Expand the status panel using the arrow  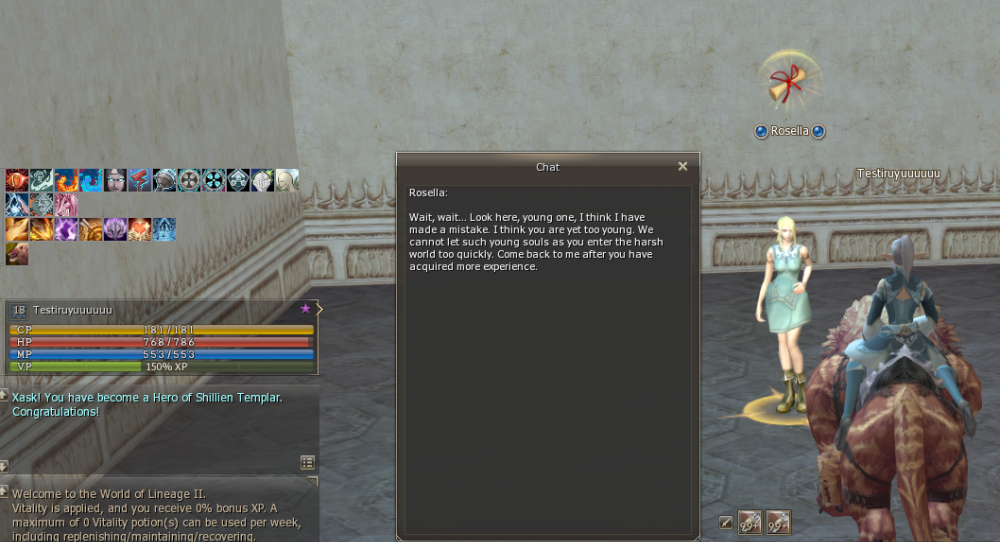tap(319, 309)
